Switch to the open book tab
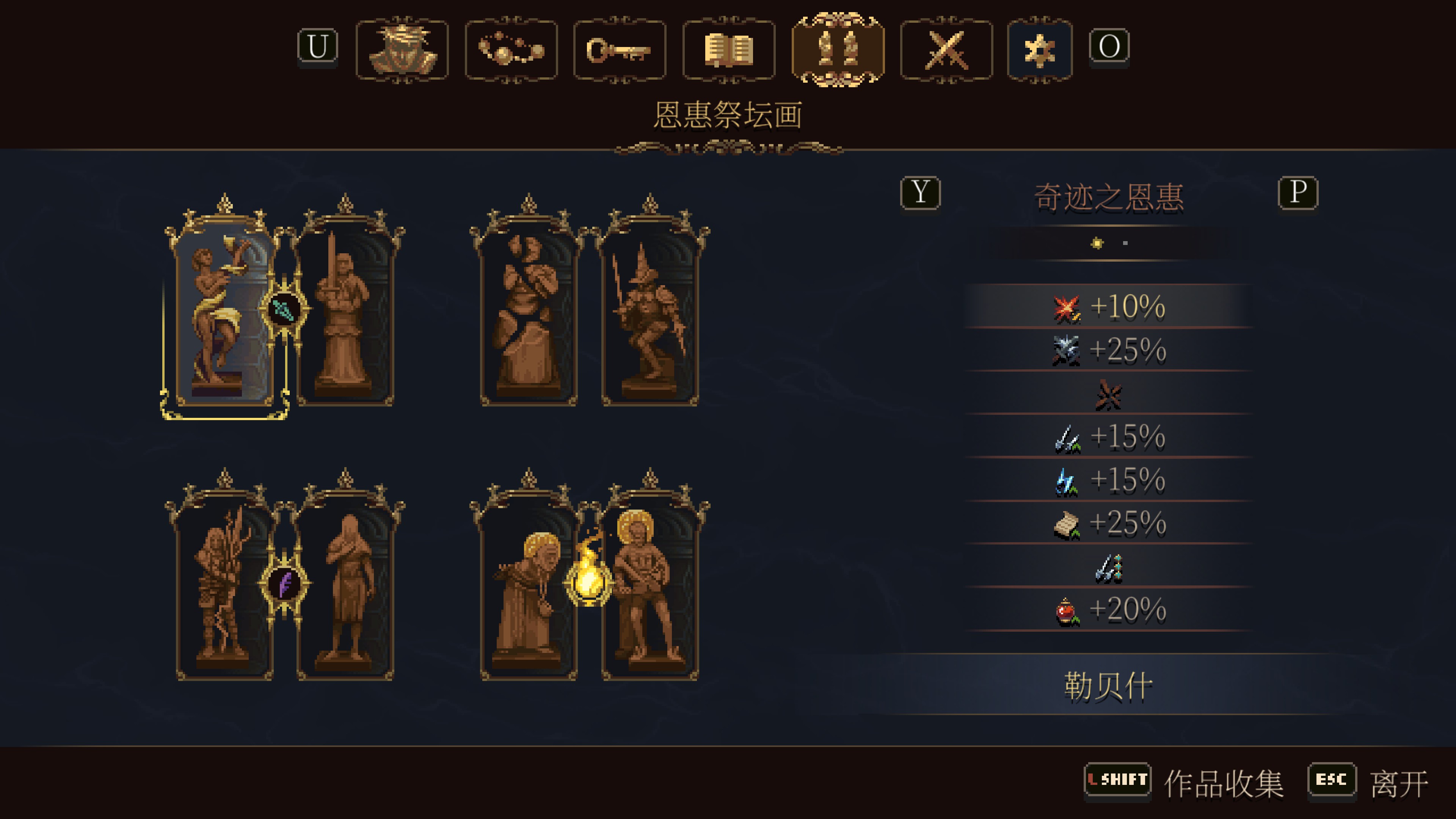The height and width of the screenshot is (819, 1456). (x=728, y=50)
